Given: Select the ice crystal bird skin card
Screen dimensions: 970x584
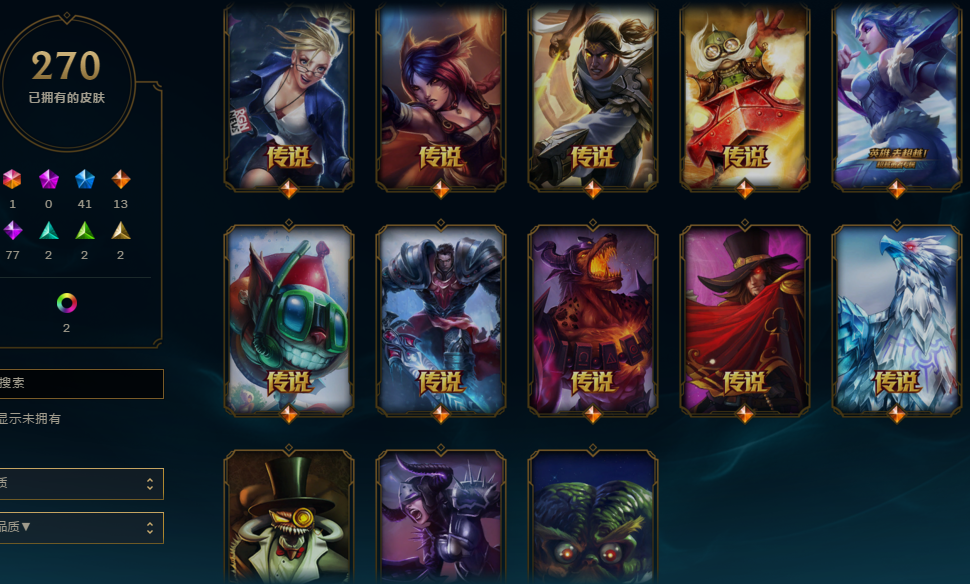Looking at the screenshot, I should click(x=897, y=318).
